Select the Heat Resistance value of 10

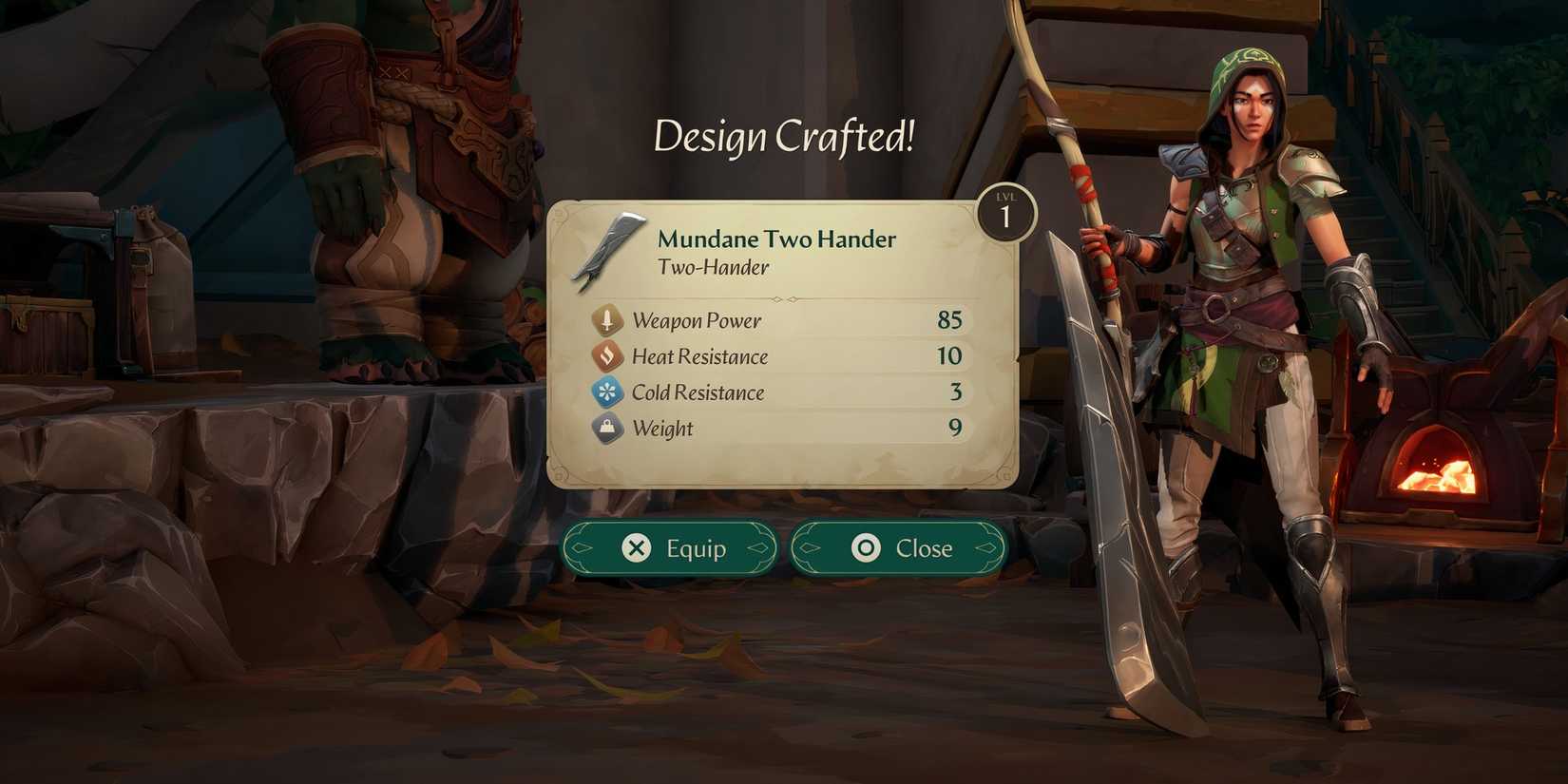tap(950, 356)
